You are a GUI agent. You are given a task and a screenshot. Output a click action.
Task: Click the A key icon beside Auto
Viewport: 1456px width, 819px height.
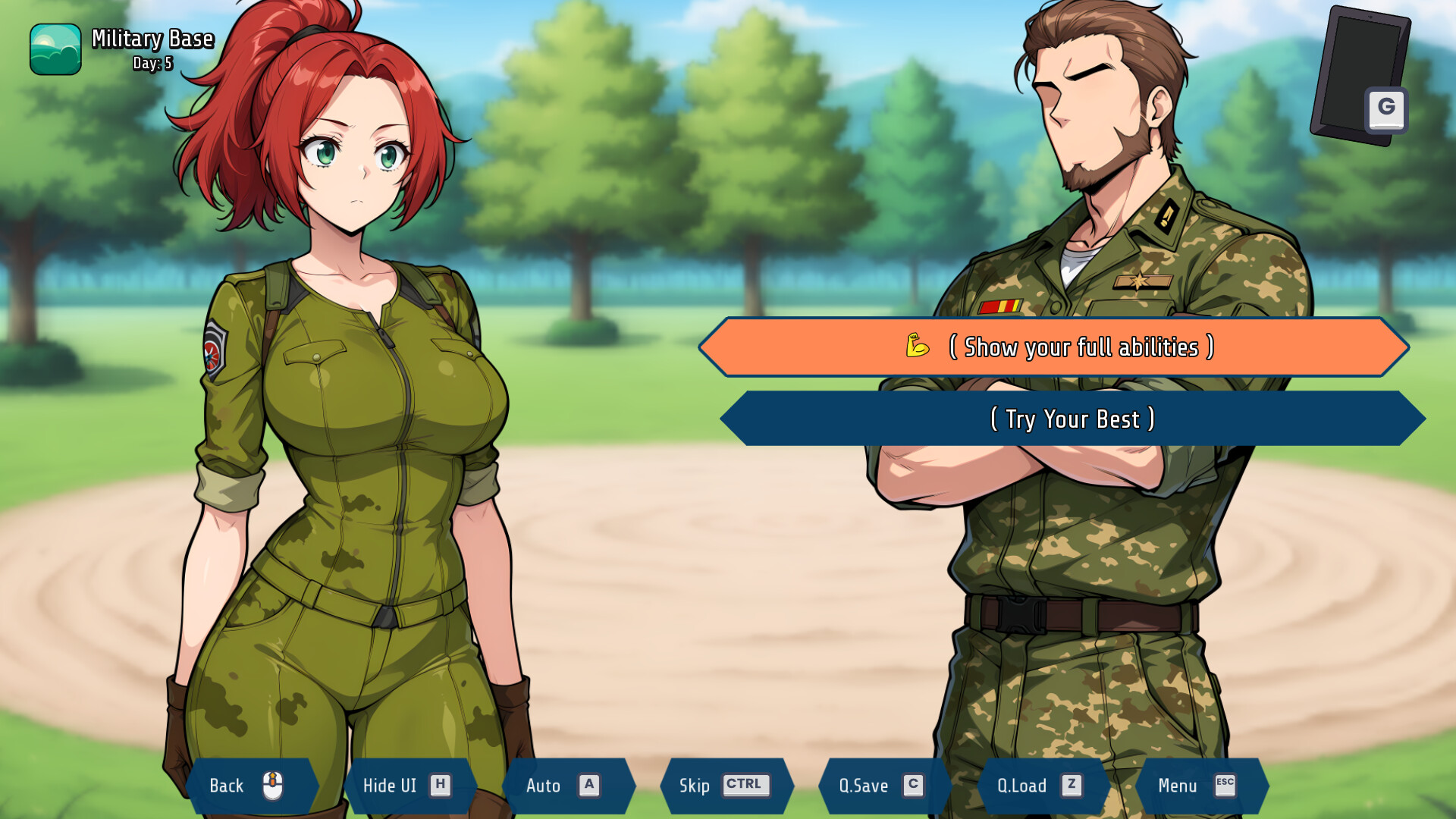pos(591,786)
